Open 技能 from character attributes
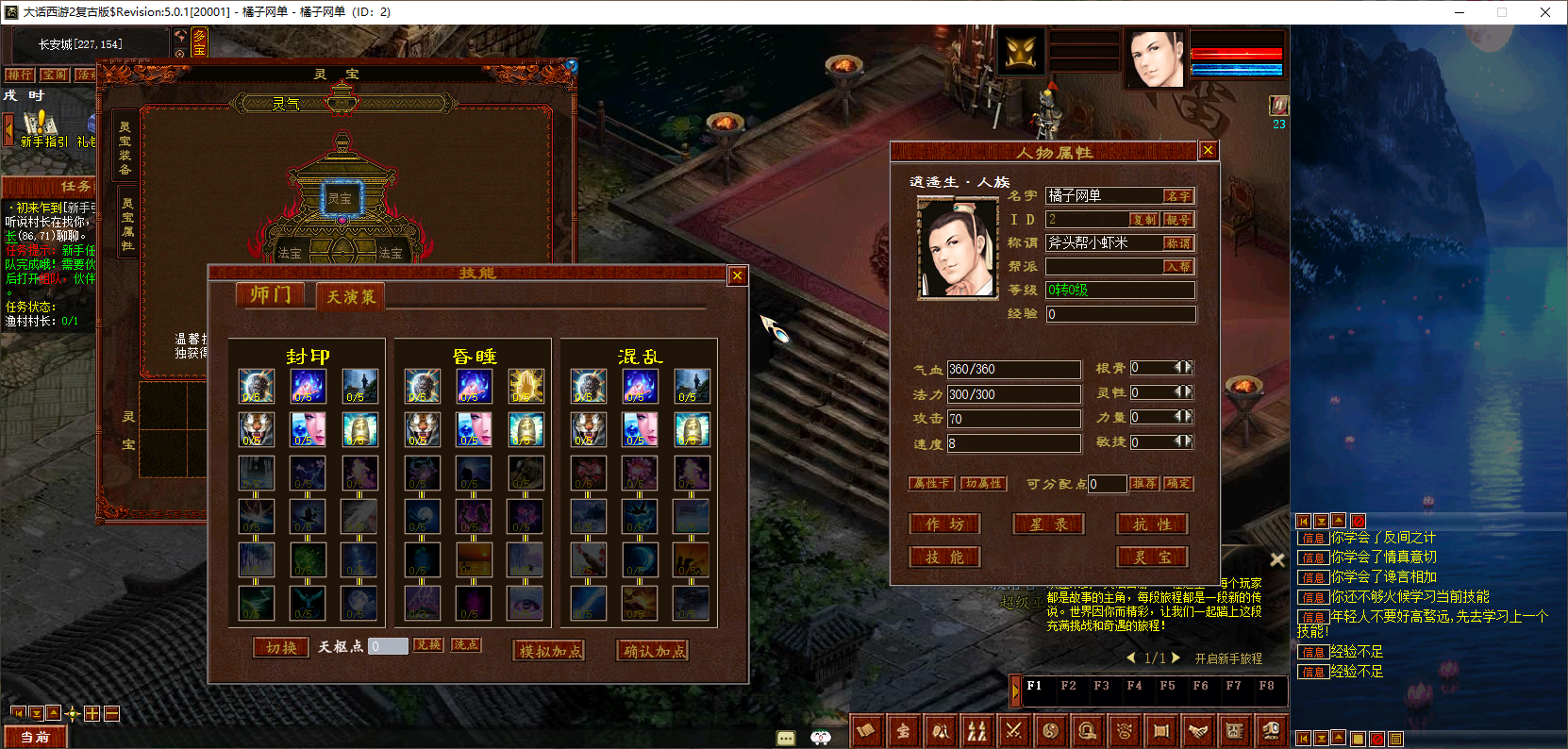Viewport: 1568px width, 749px height. coord(944,558)
